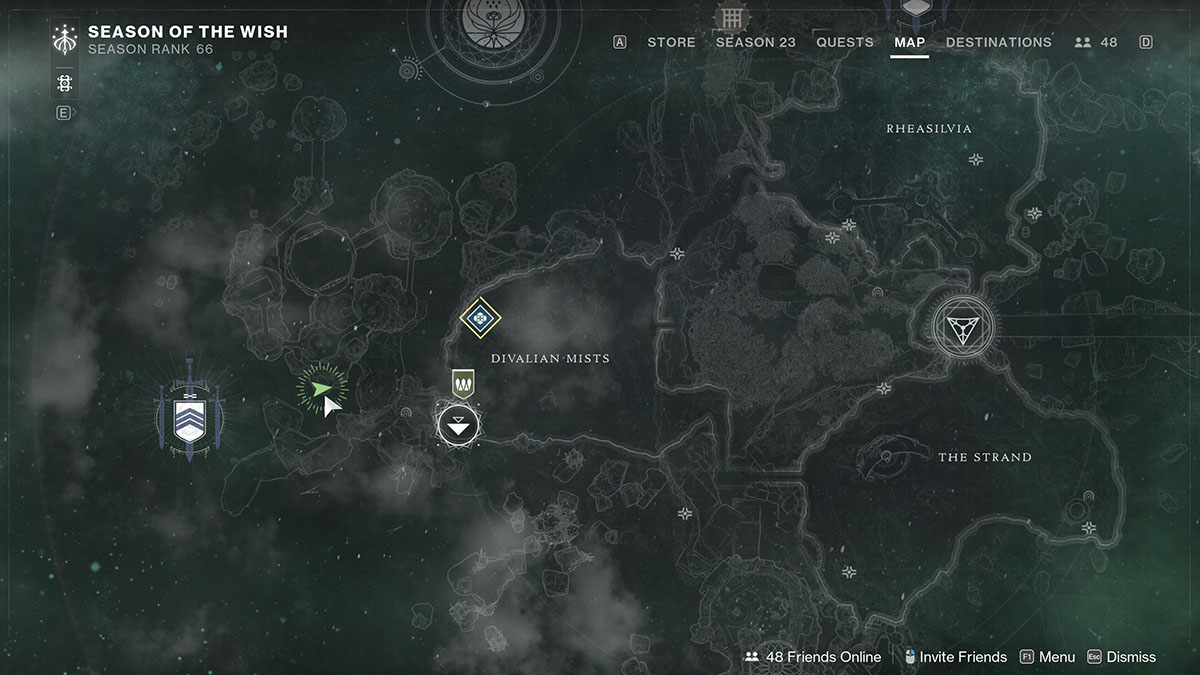Go to the Destinations tab
The image size is (1200, 675).
coord(998,42)
